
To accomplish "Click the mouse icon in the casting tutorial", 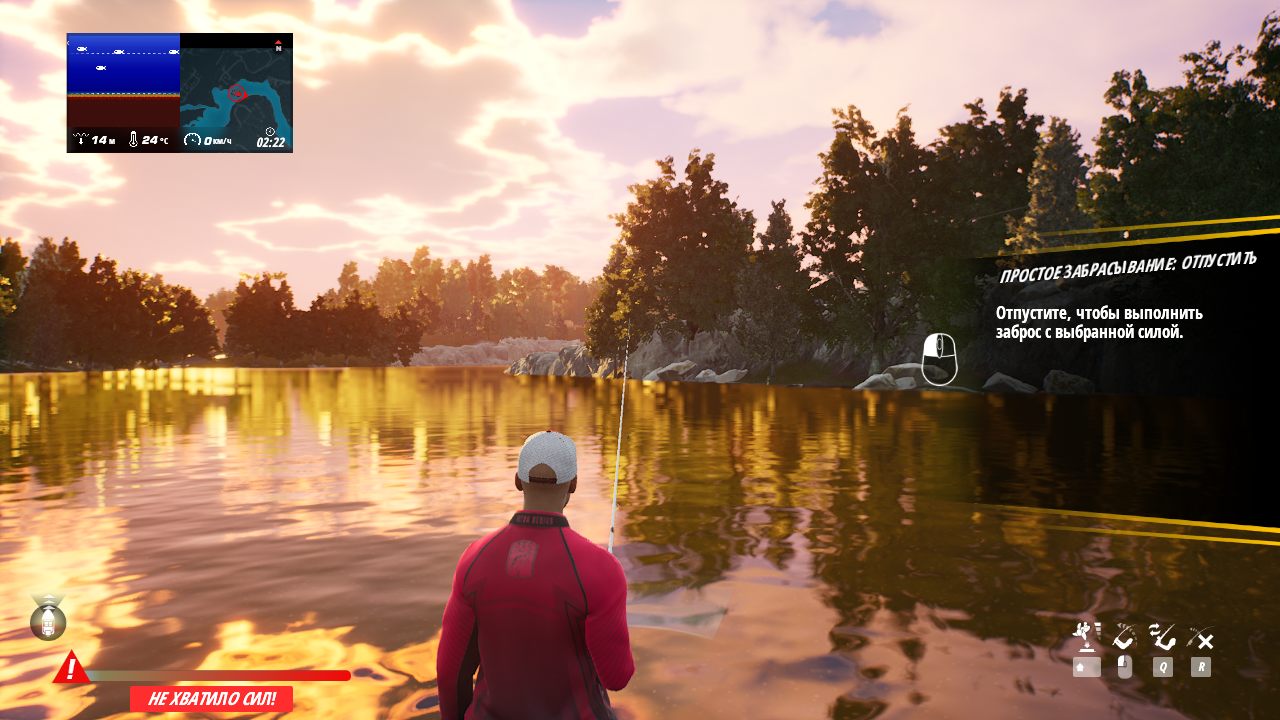I will (938, 358).
